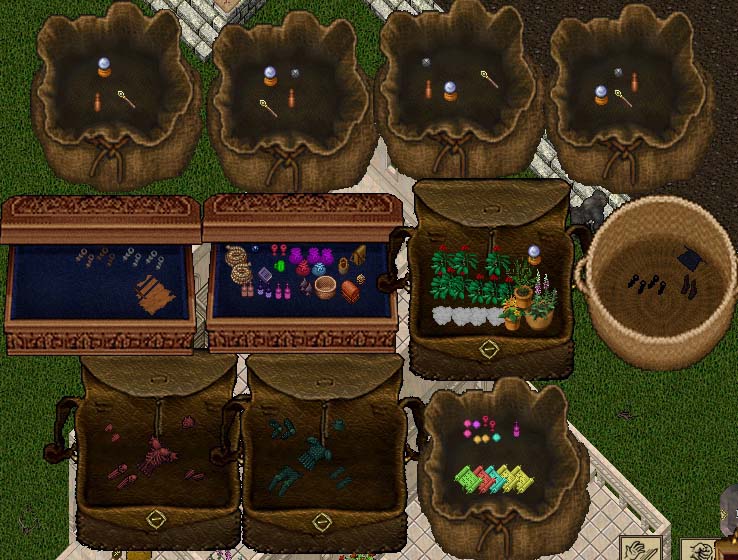This screenshot has width=738, height=560.
Task: Click the crystal ball in plant backpack
Action: pyautogui.click(x=534, y=253)
